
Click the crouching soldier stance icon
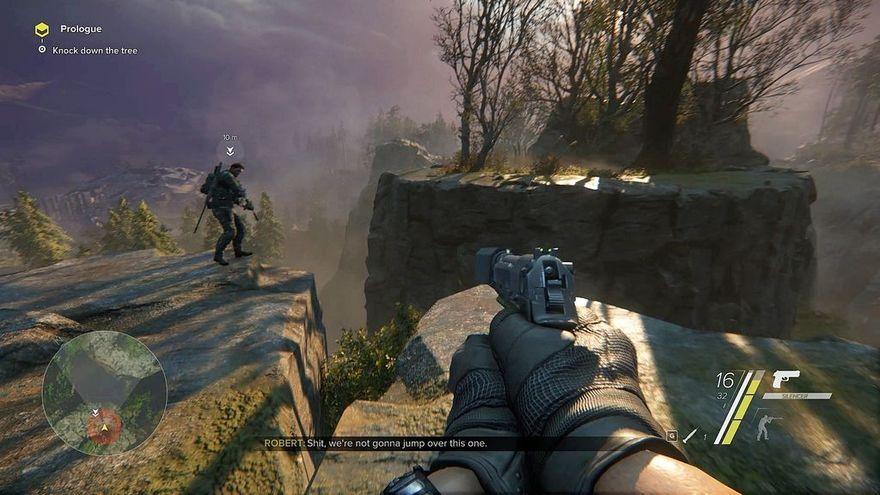click(764, 428)
